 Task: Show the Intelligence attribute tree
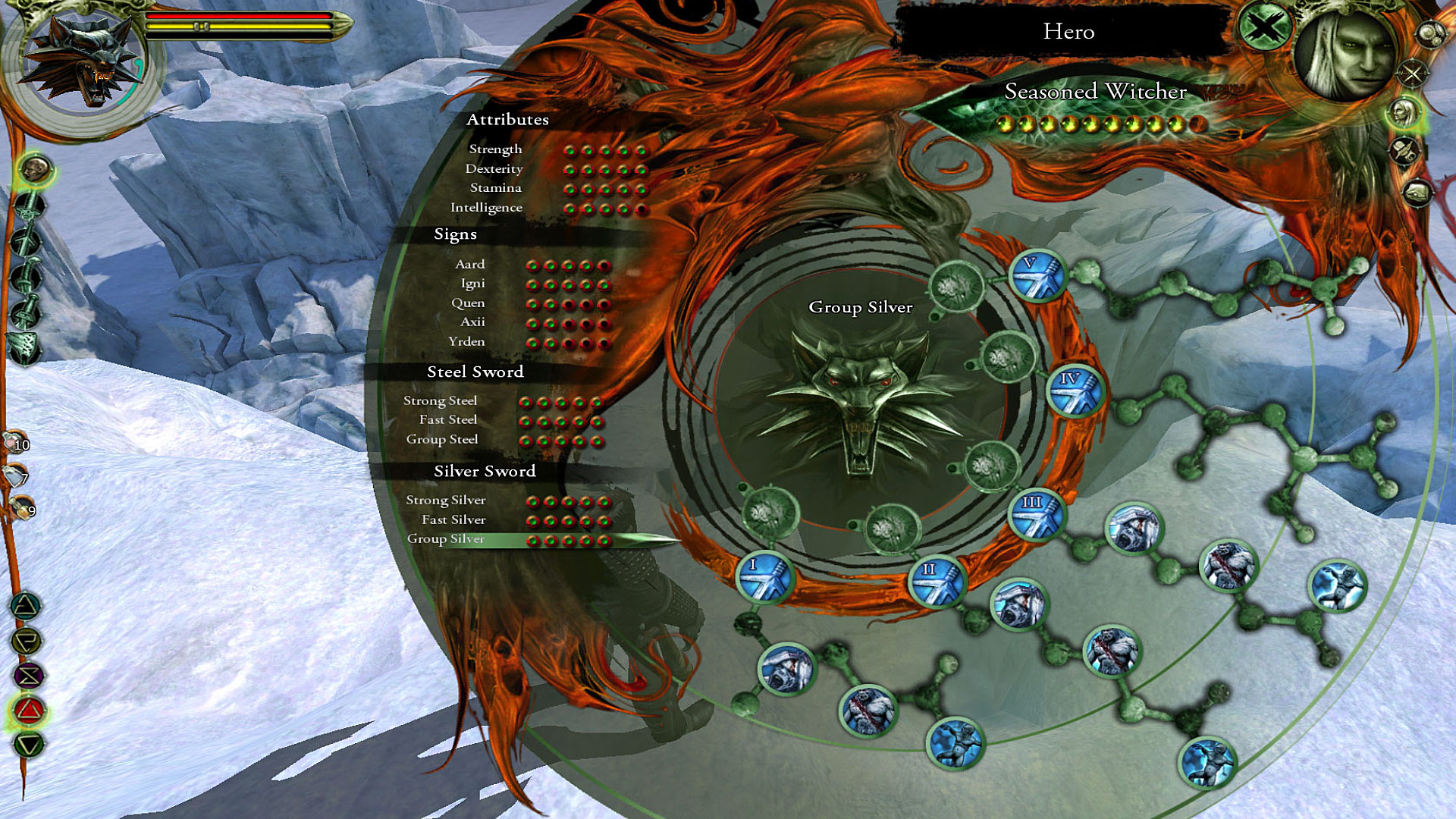click(486, 208)
